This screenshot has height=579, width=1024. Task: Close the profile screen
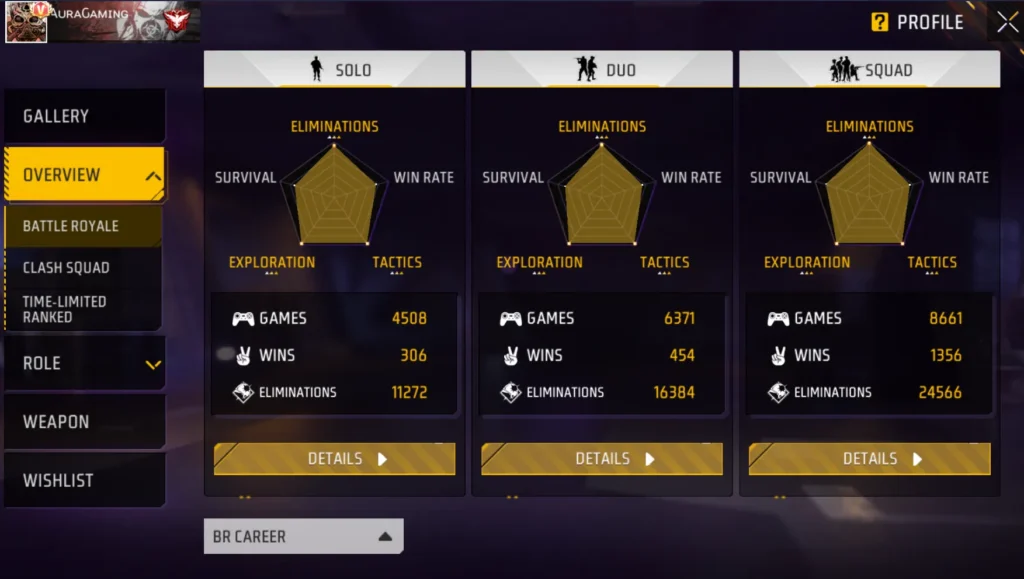click(x=1006, y=22)
